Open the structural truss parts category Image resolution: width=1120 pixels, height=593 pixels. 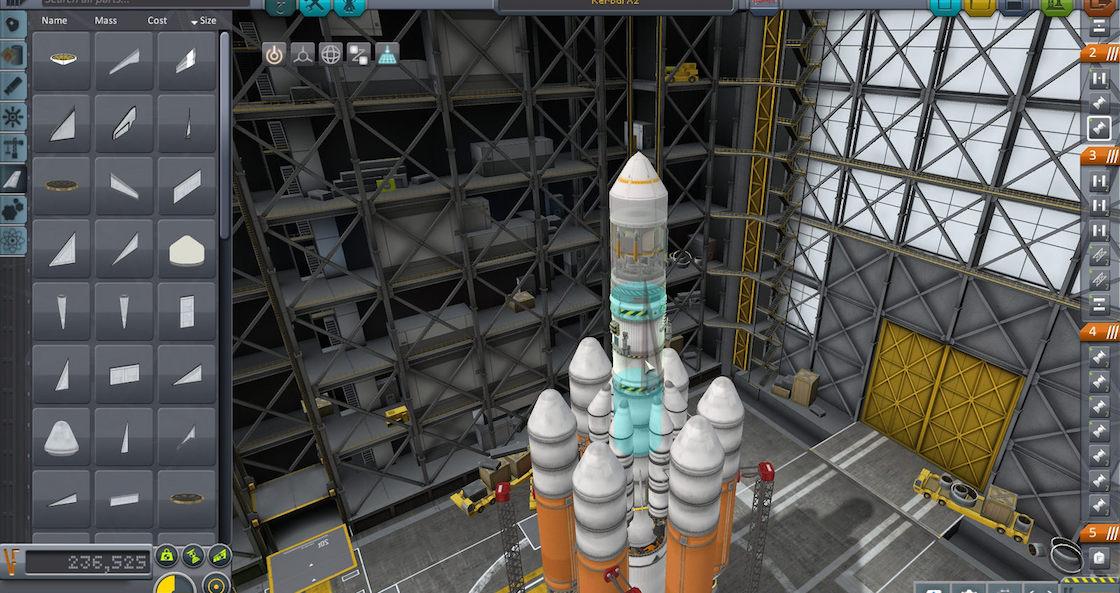coord(14,148)
